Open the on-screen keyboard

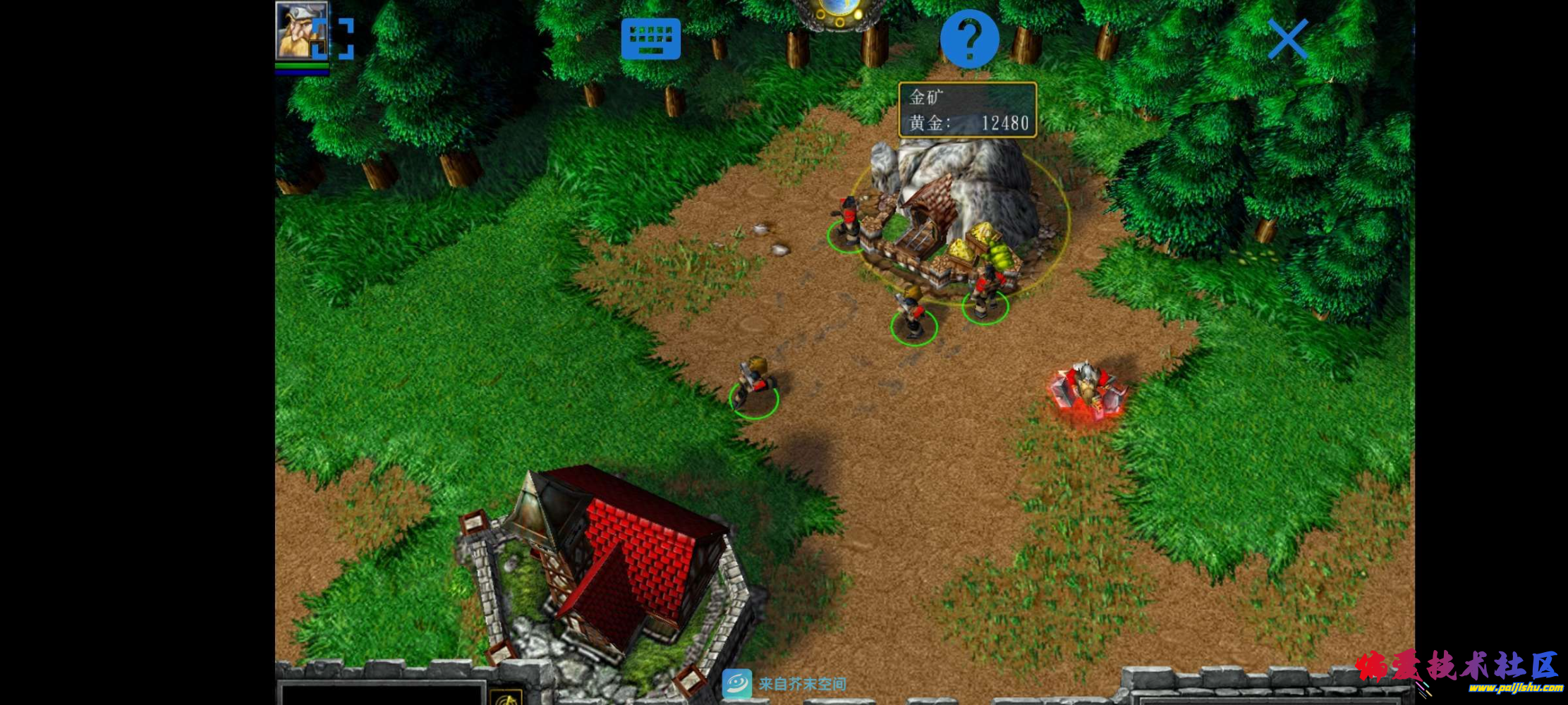[650, 39]
